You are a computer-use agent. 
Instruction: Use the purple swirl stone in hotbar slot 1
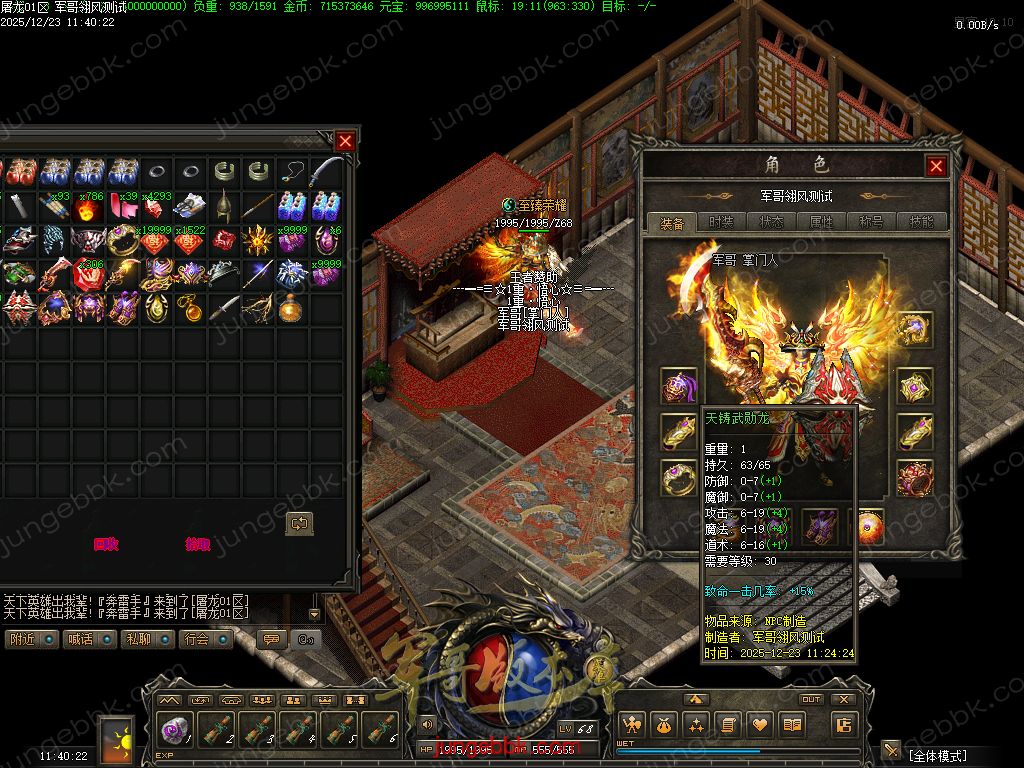176,729
